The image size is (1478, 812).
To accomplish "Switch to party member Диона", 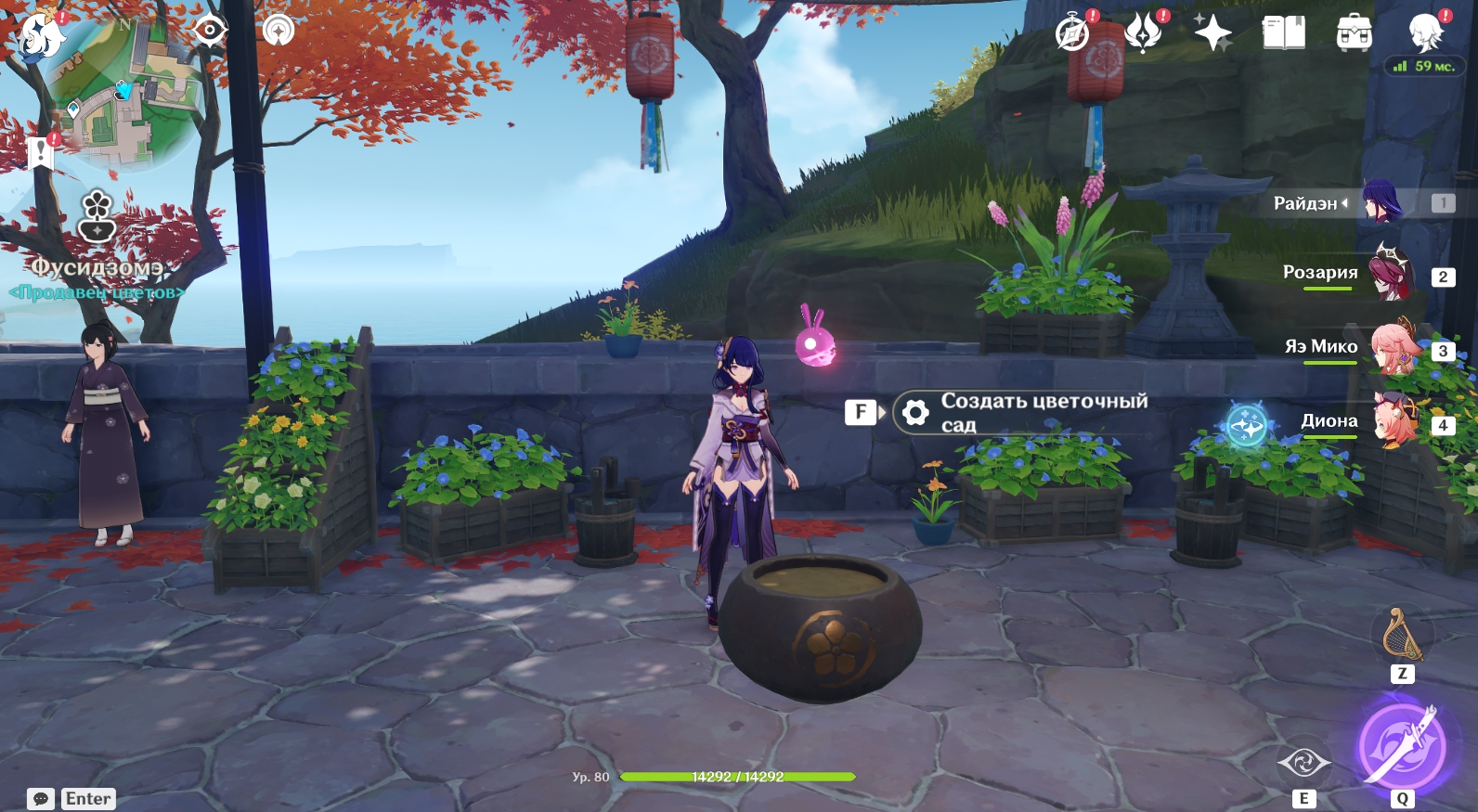I will [1396, 421].
